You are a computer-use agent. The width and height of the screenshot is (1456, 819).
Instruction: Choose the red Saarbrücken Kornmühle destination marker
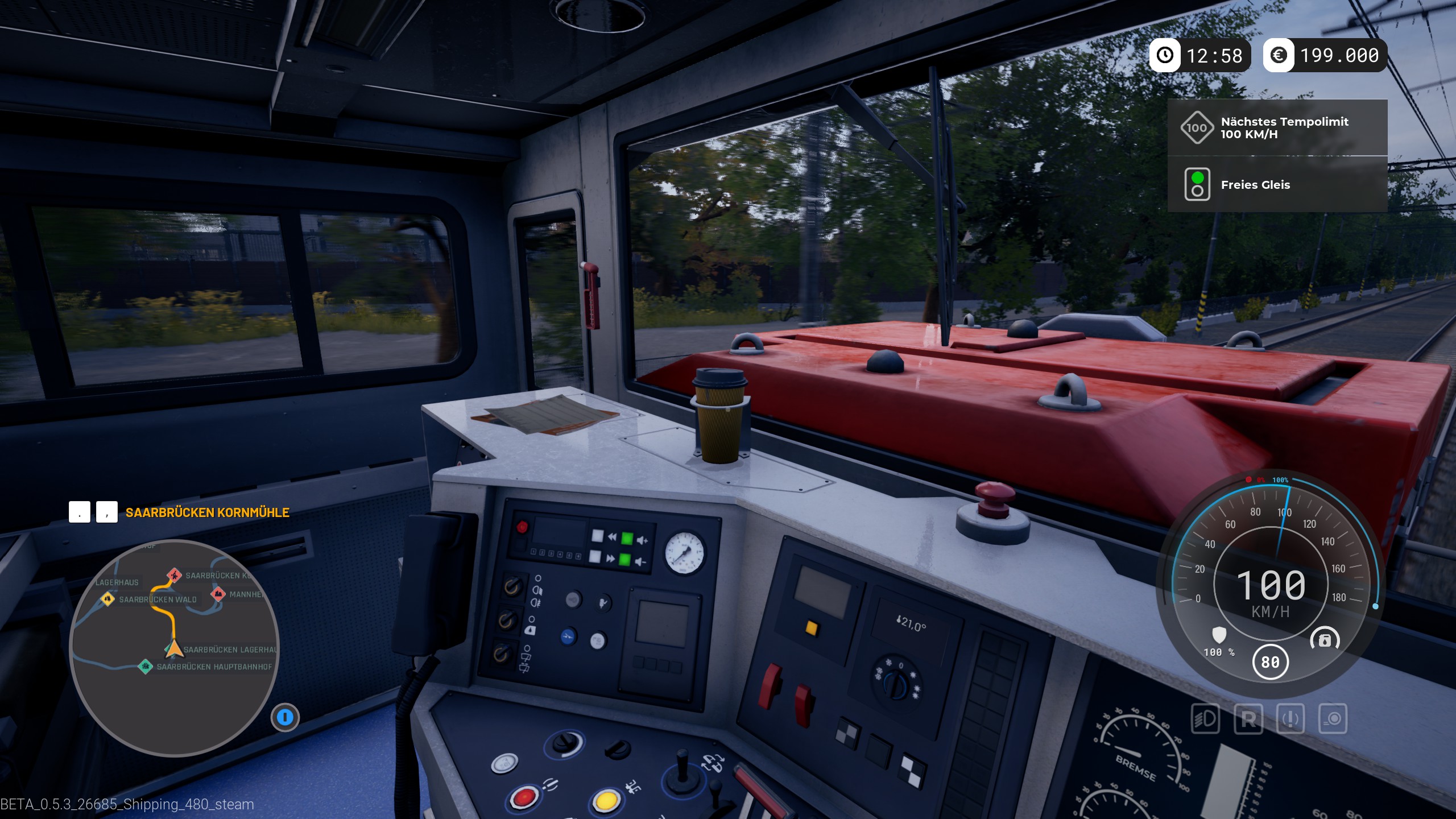click(175, 575)
